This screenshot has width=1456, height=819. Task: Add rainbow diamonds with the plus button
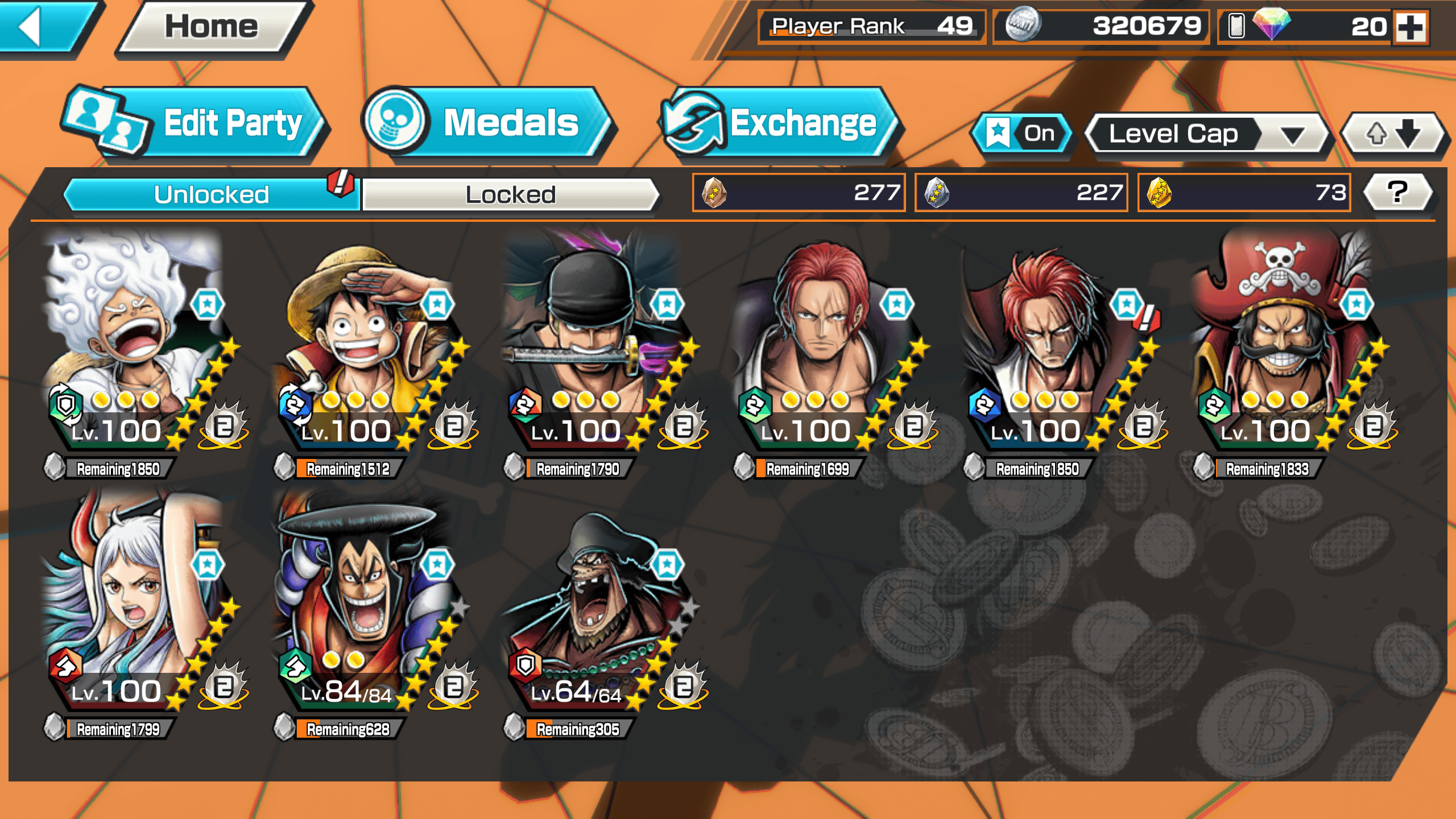click(1410, 27)
